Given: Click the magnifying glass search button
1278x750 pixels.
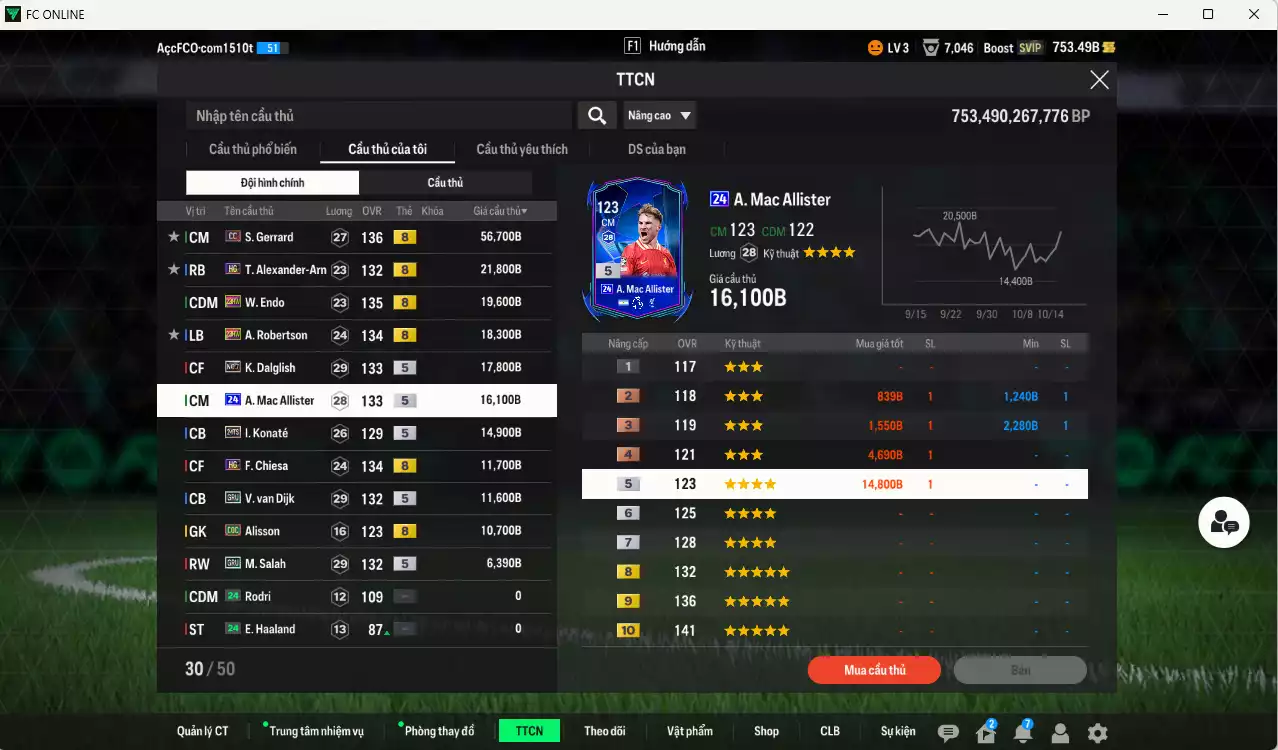Looking at the screenshot, I should [596, 116].
